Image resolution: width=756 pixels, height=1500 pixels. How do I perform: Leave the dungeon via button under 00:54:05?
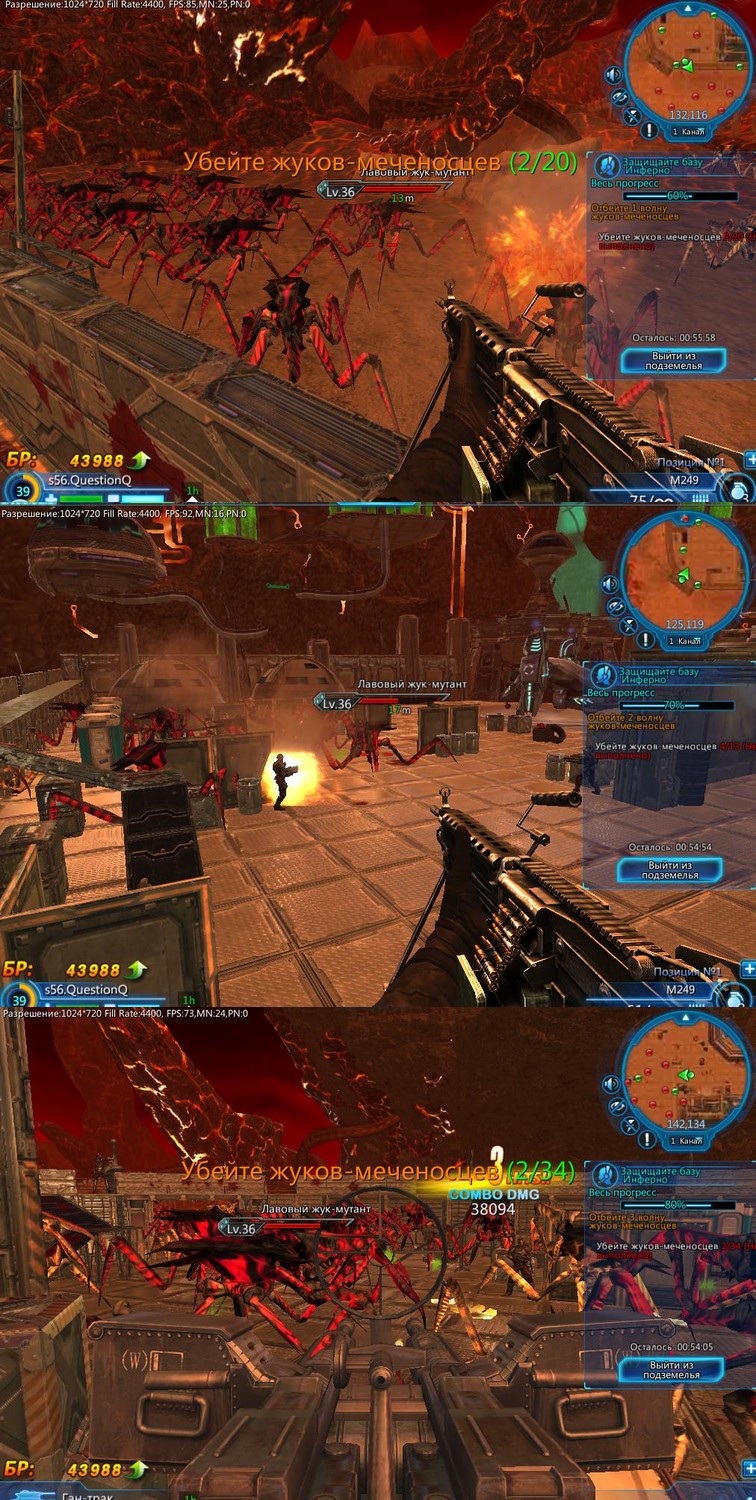(670, 1370)
